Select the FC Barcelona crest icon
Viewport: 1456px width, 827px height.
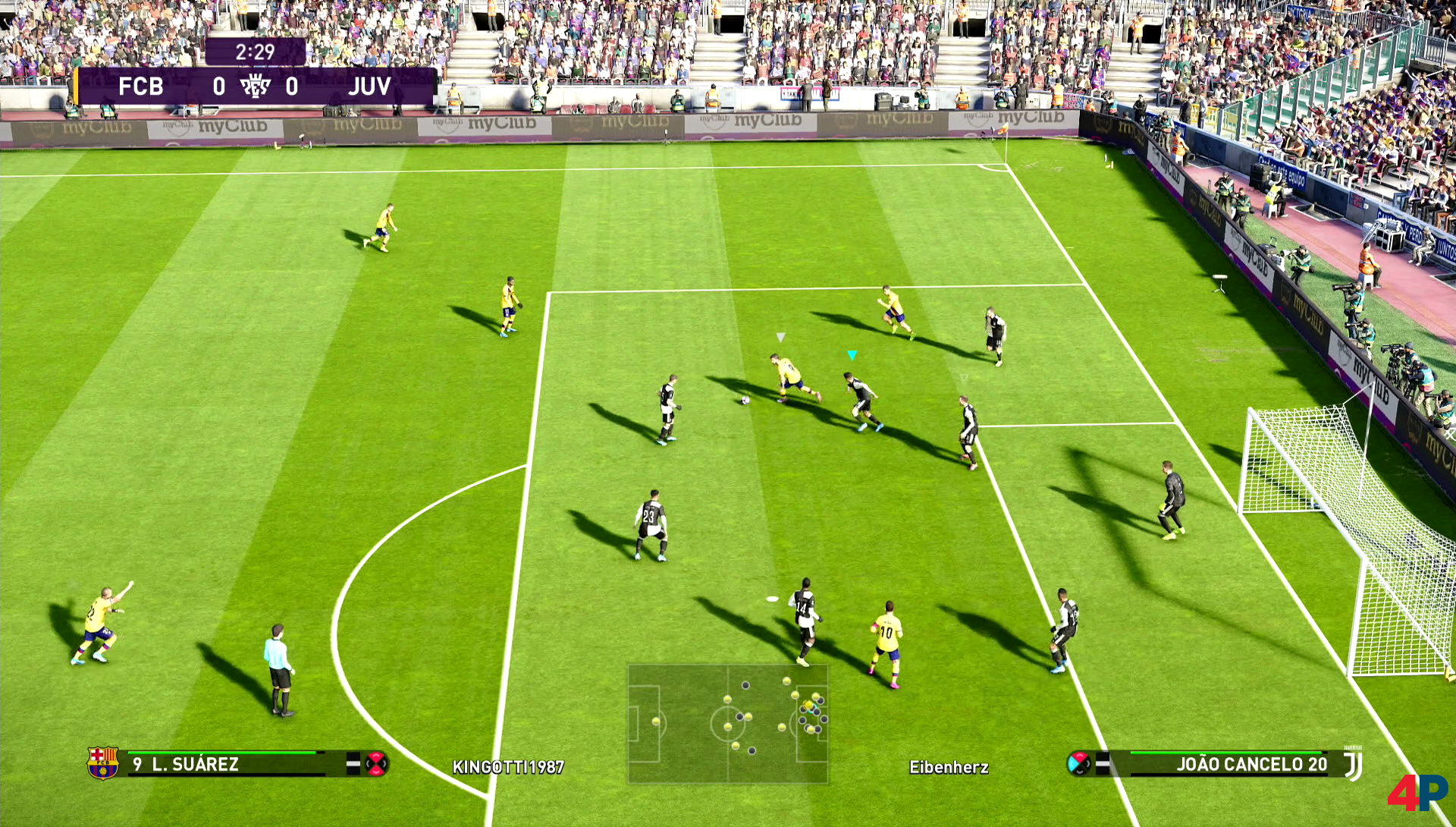[x=102, y=763]
